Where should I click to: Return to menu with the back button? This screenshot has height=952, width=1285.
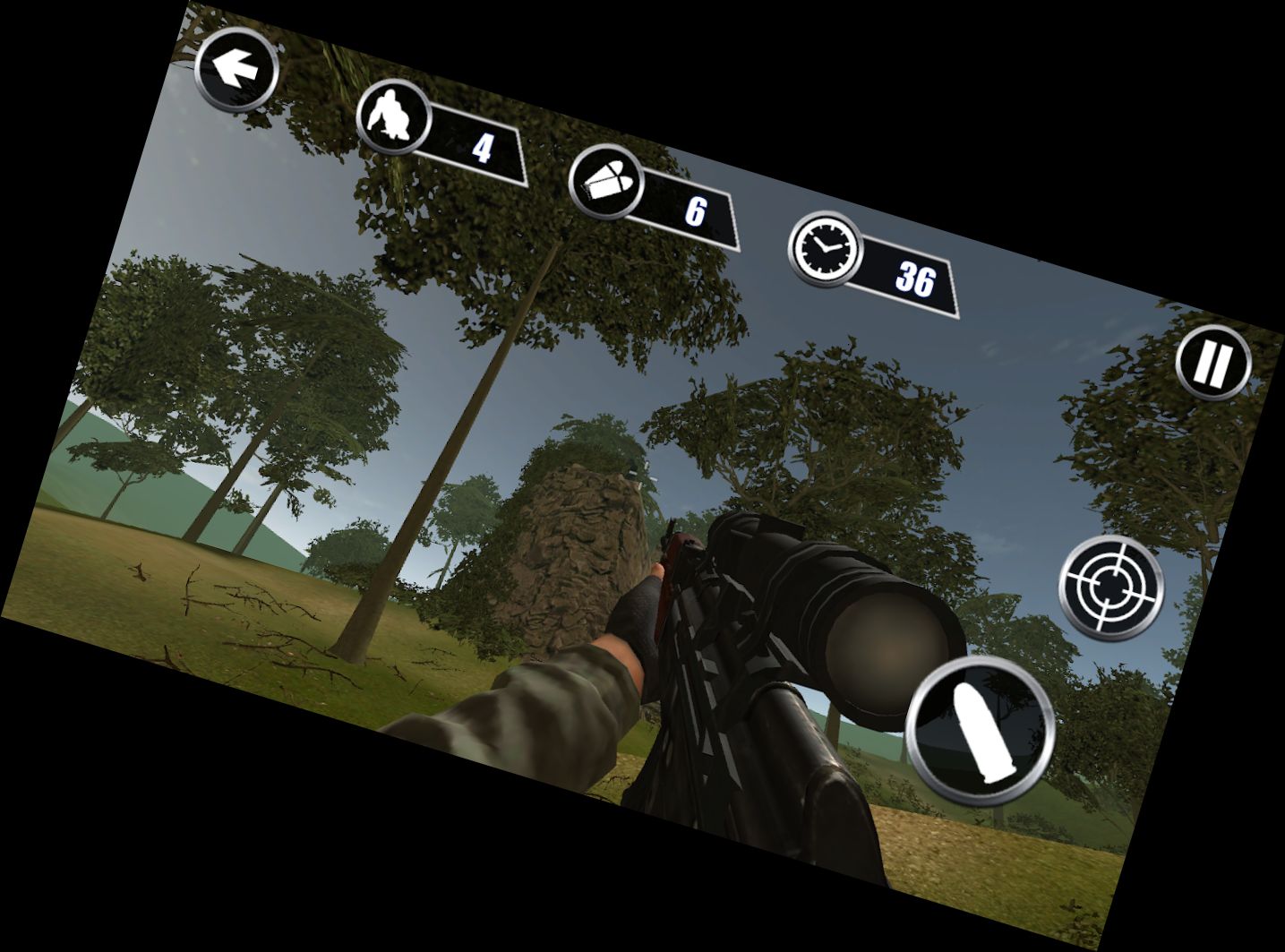tap(235, 69)
